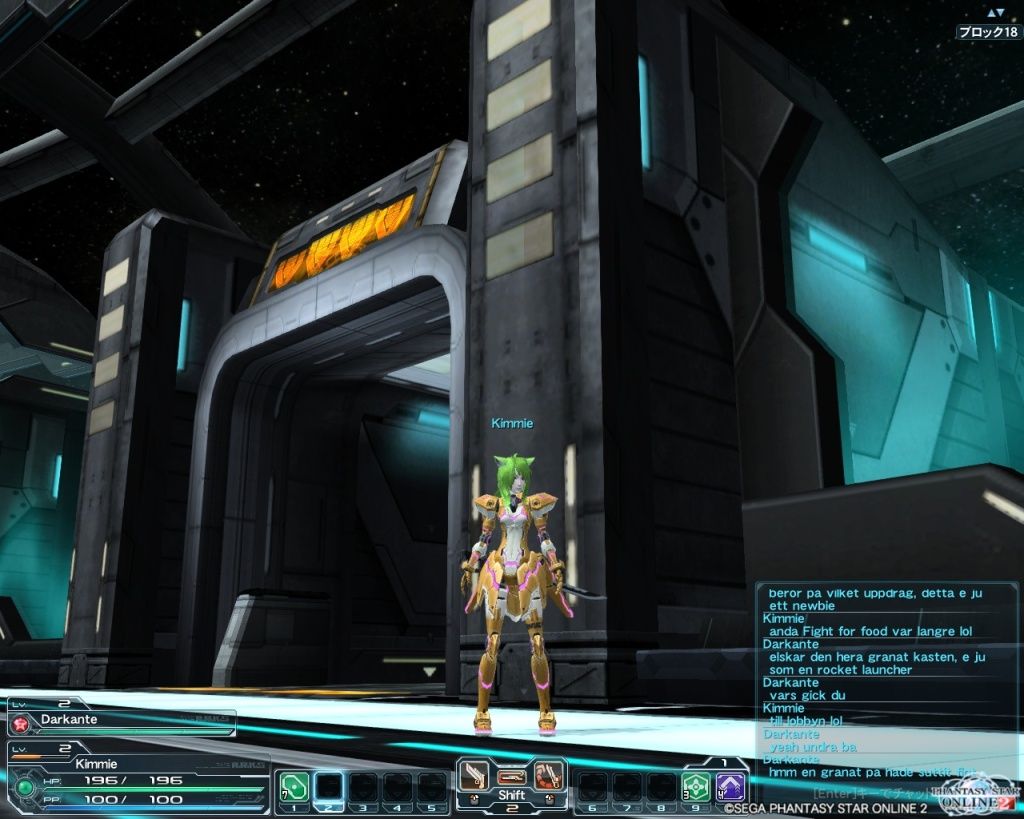The image size is (1024, 819).
Task: Select the middle rifle weapon icon
Action: 512,776
